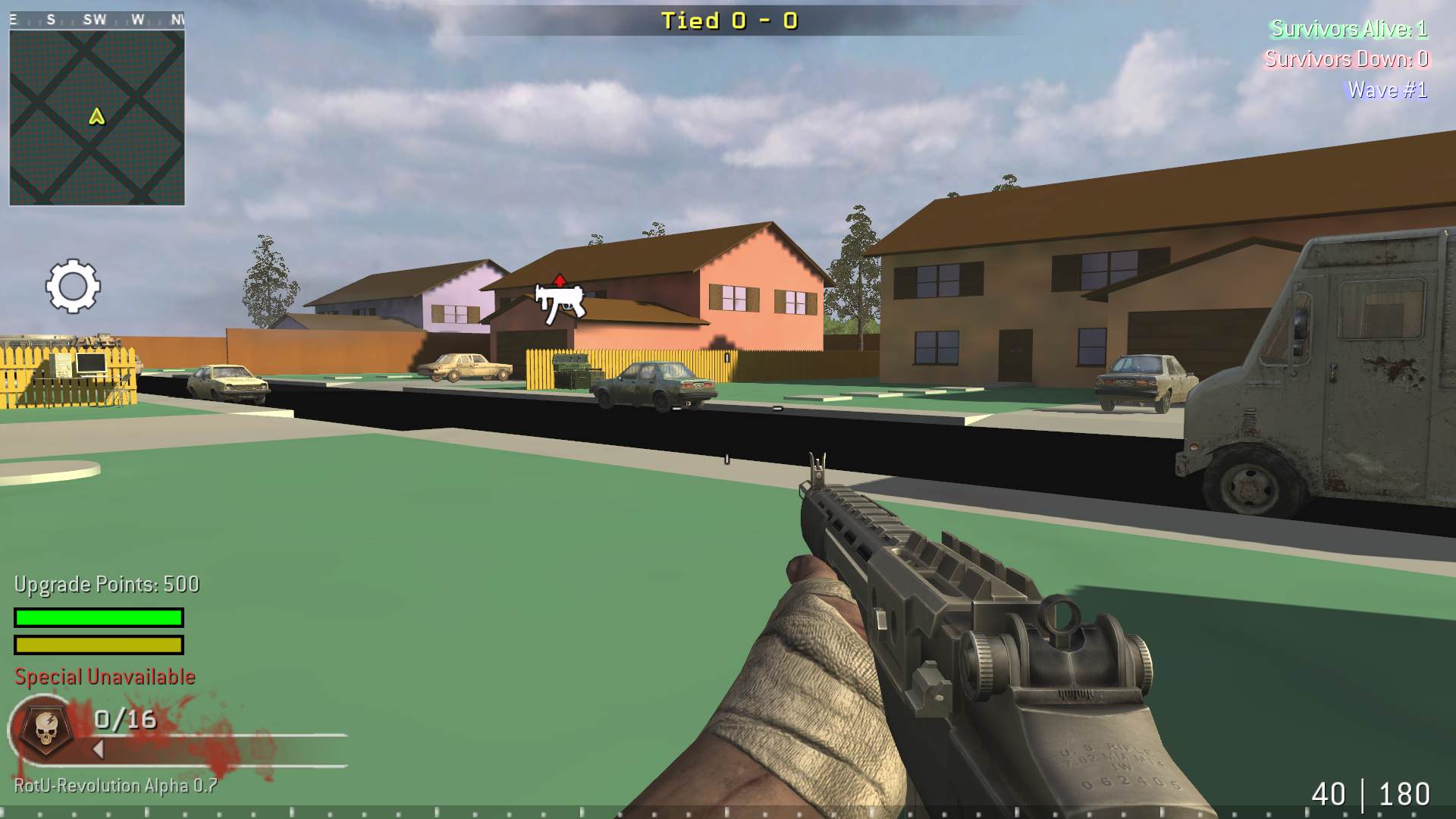Click the player arrow on the minimap

pyautogui.click(x=96, y=118)
